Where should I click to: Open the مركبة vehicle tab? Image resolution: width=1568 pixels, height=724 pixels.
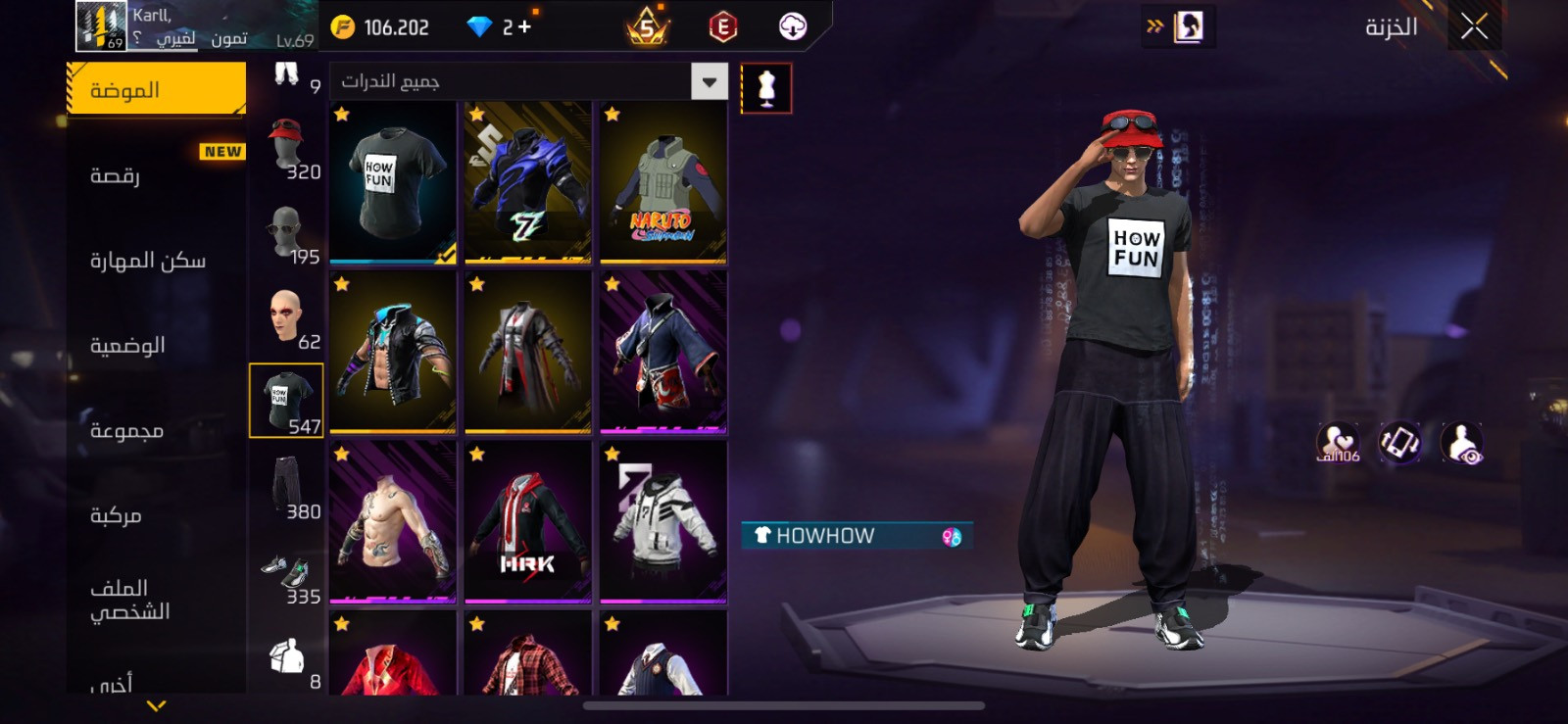point(157,515)
